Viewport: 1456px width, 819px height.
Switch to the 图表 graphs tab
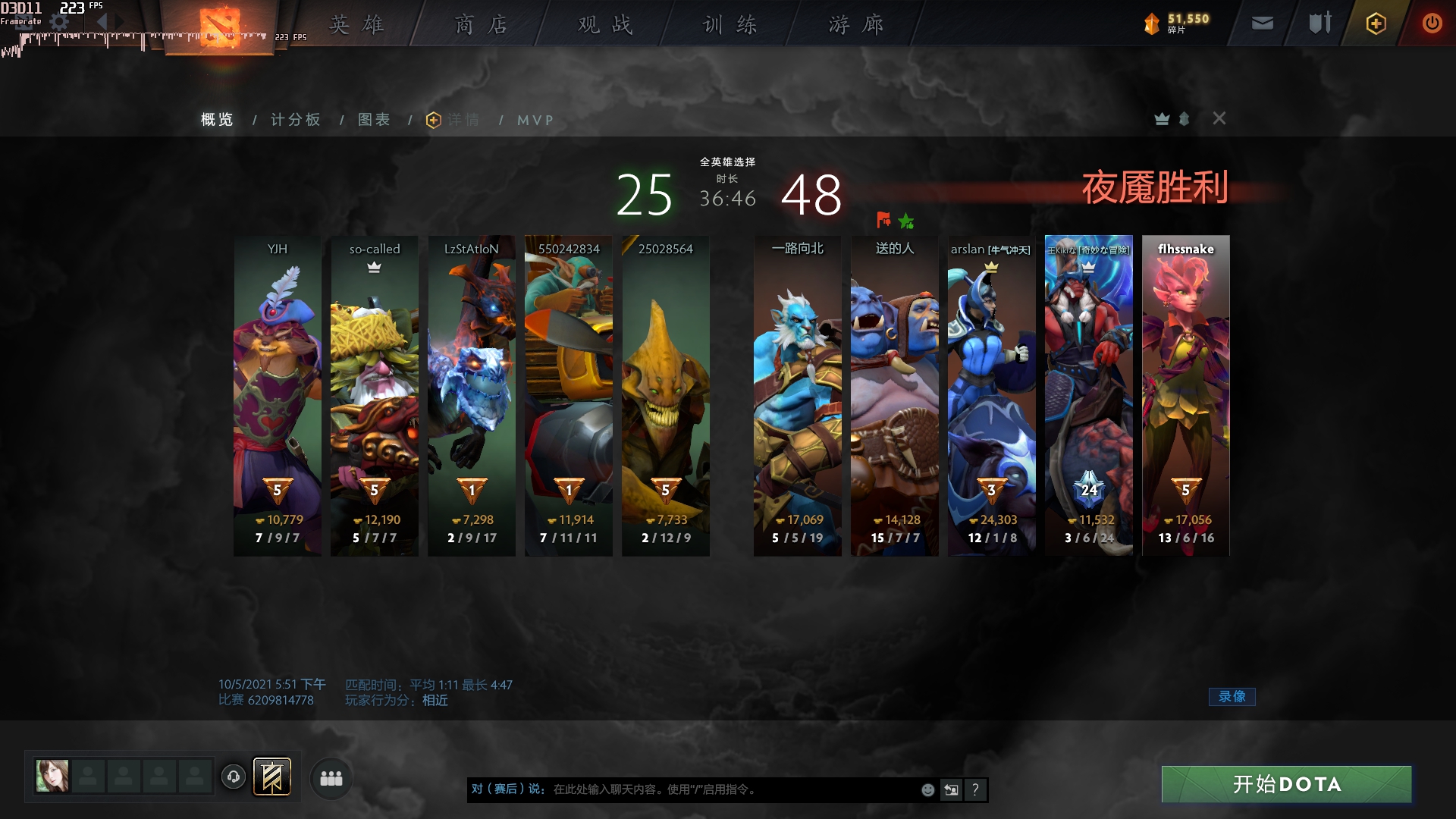375,120
